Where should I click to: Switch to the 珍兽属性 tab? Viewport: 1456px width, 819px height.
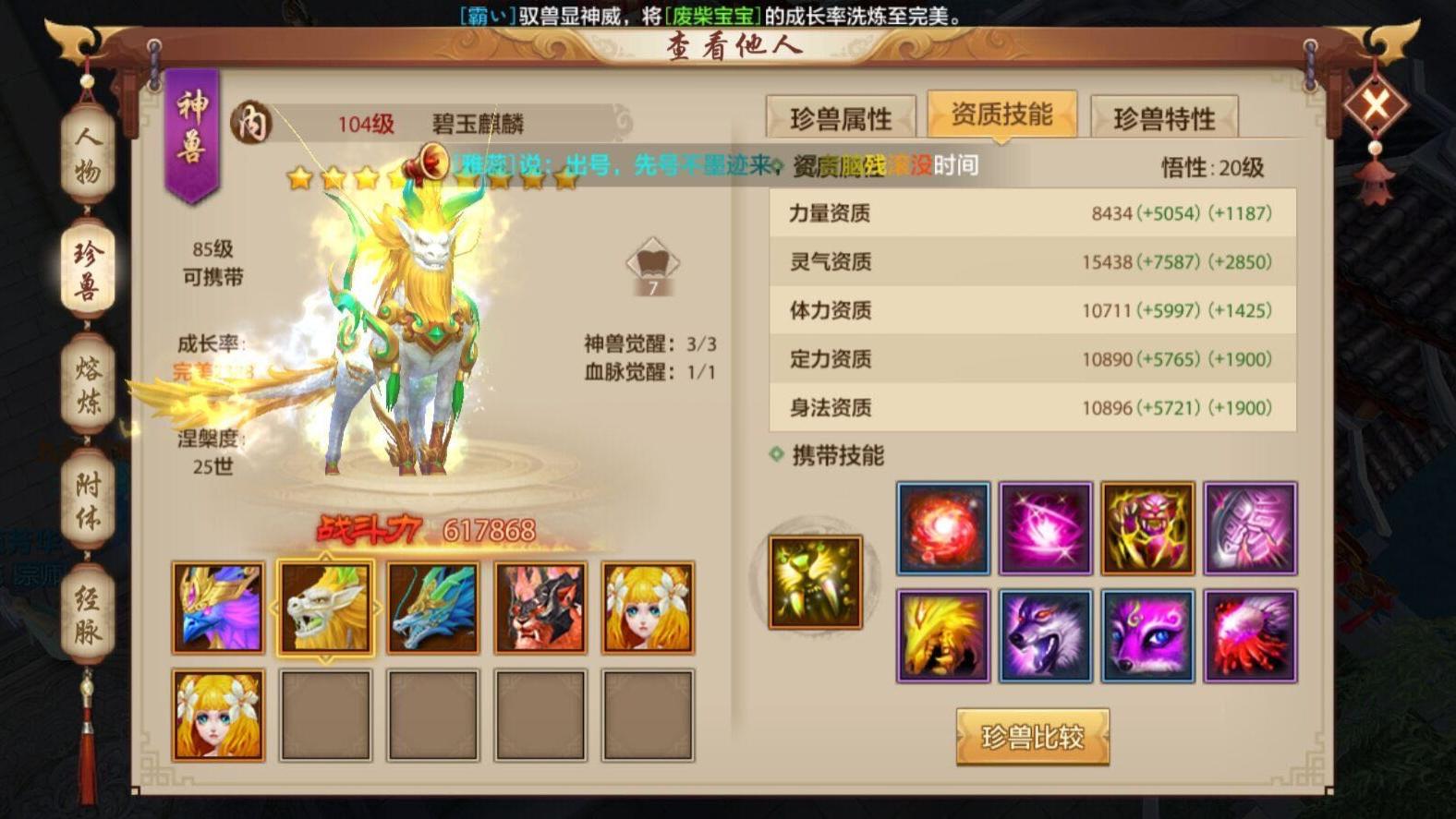(843, 113)
